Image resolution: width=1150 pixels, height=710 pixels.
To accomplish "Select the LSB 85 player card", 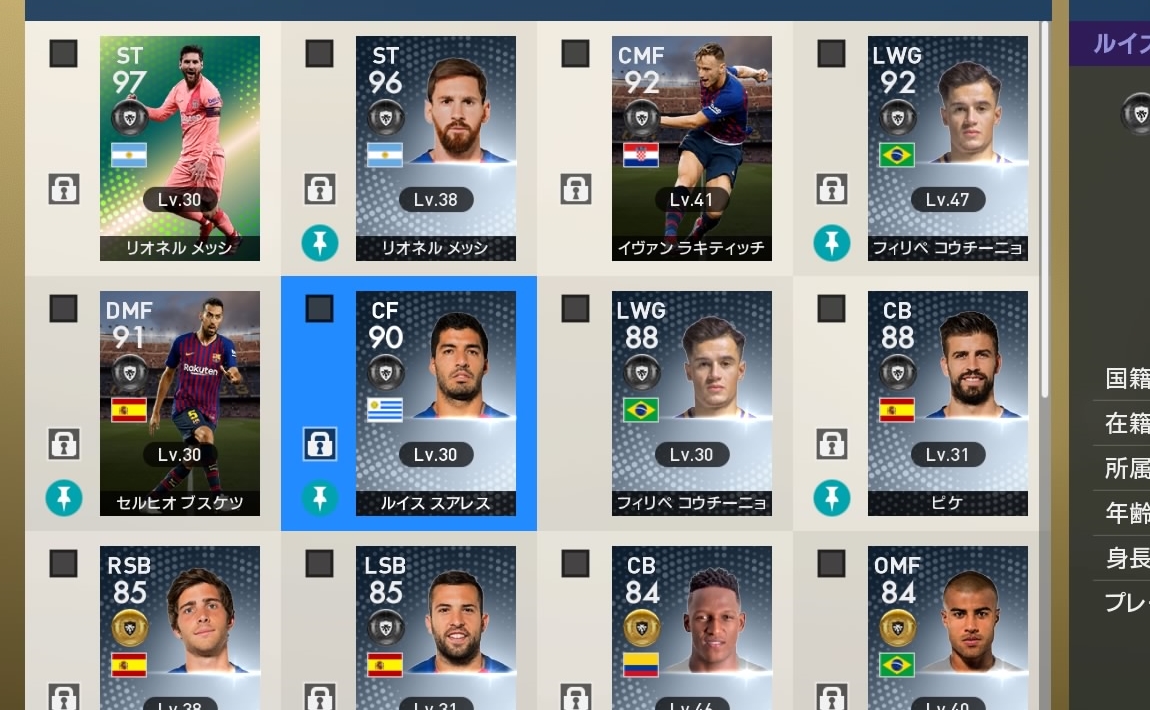I will click(x=436, y=627).
